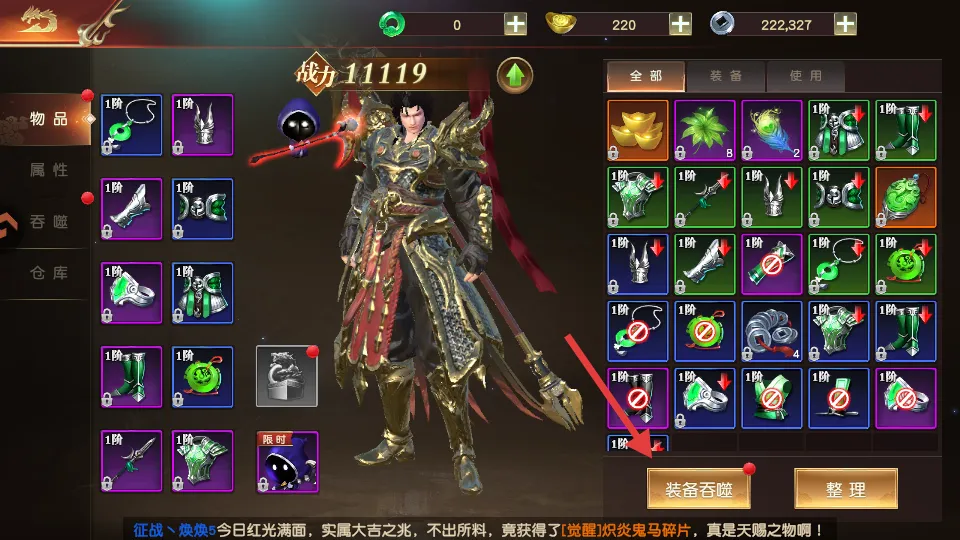Tap the green power-up arrow beside 战力

(x=515, y=75)
